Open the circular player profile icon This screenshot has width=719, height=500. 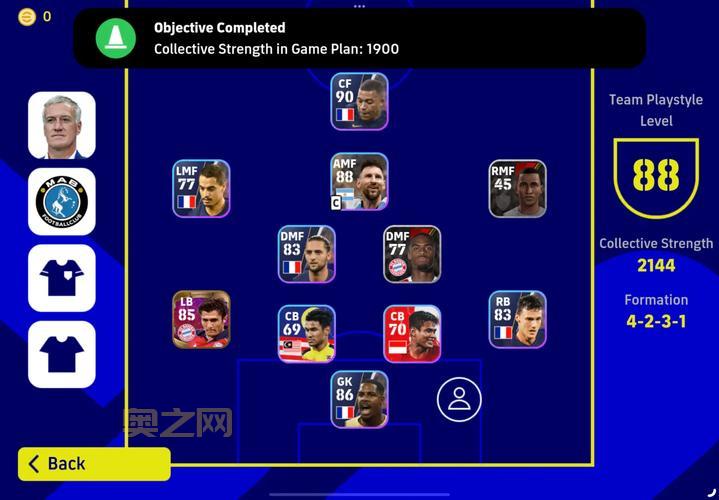[459, 399]
